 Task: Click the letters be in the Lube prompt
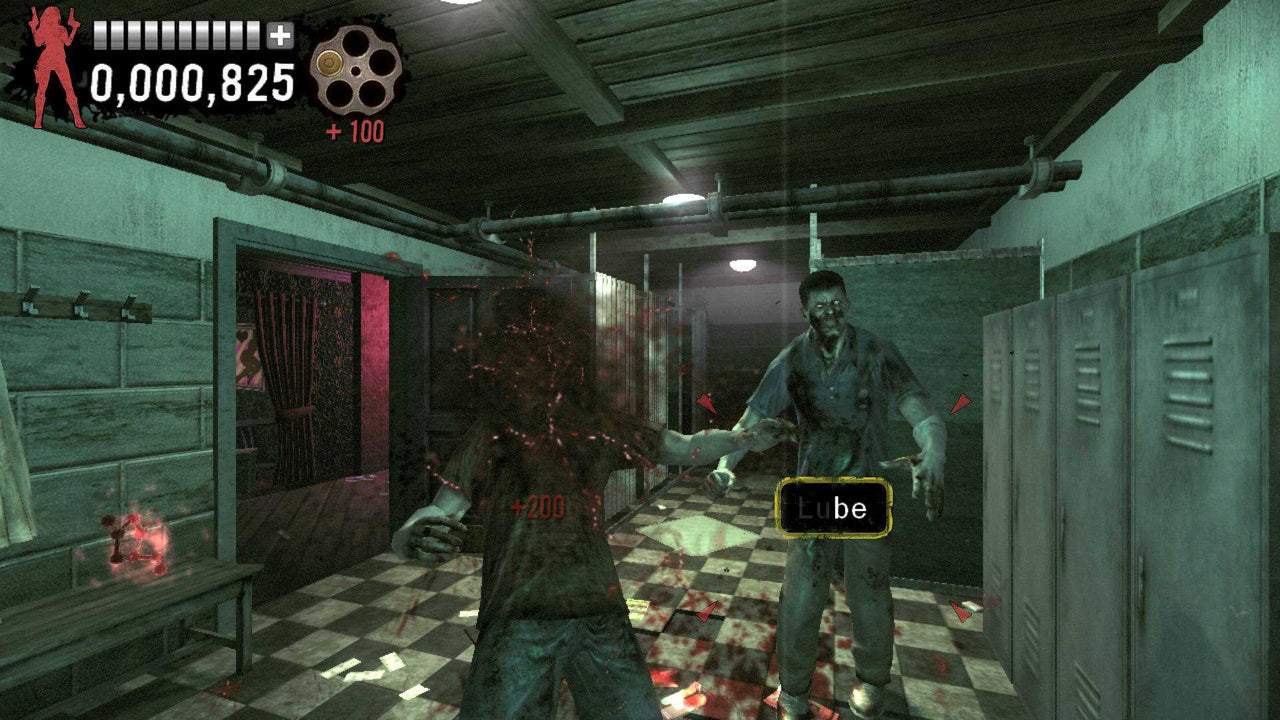[x=849, y=508]
